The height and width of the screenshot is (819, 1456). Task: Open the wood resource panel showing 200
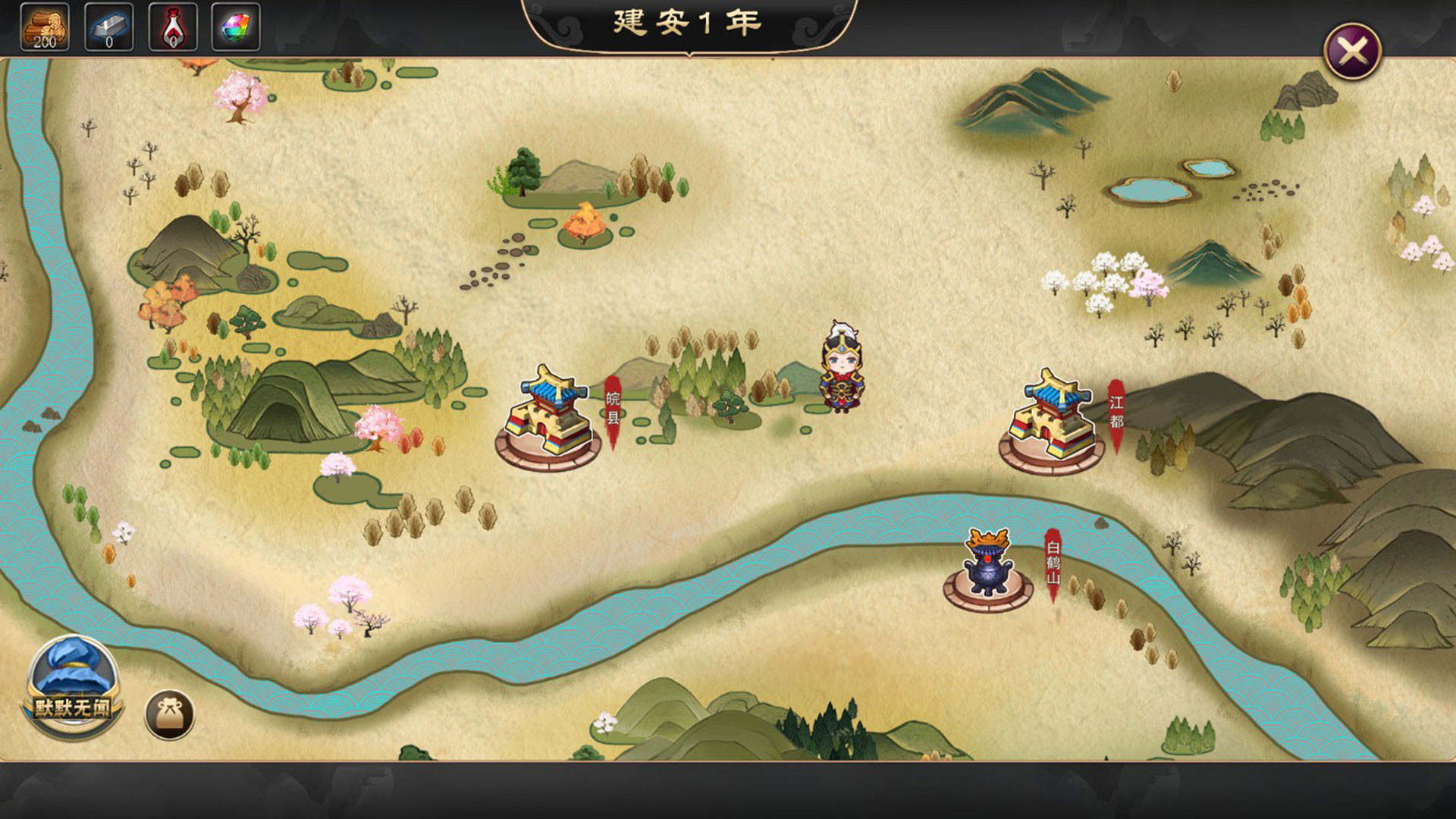coord(45,27)
